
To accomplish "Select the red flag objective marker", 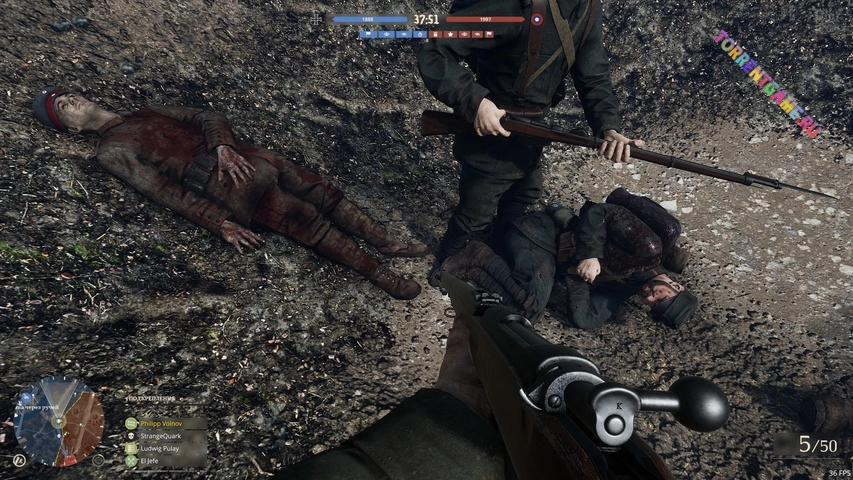I will point(489,34).
